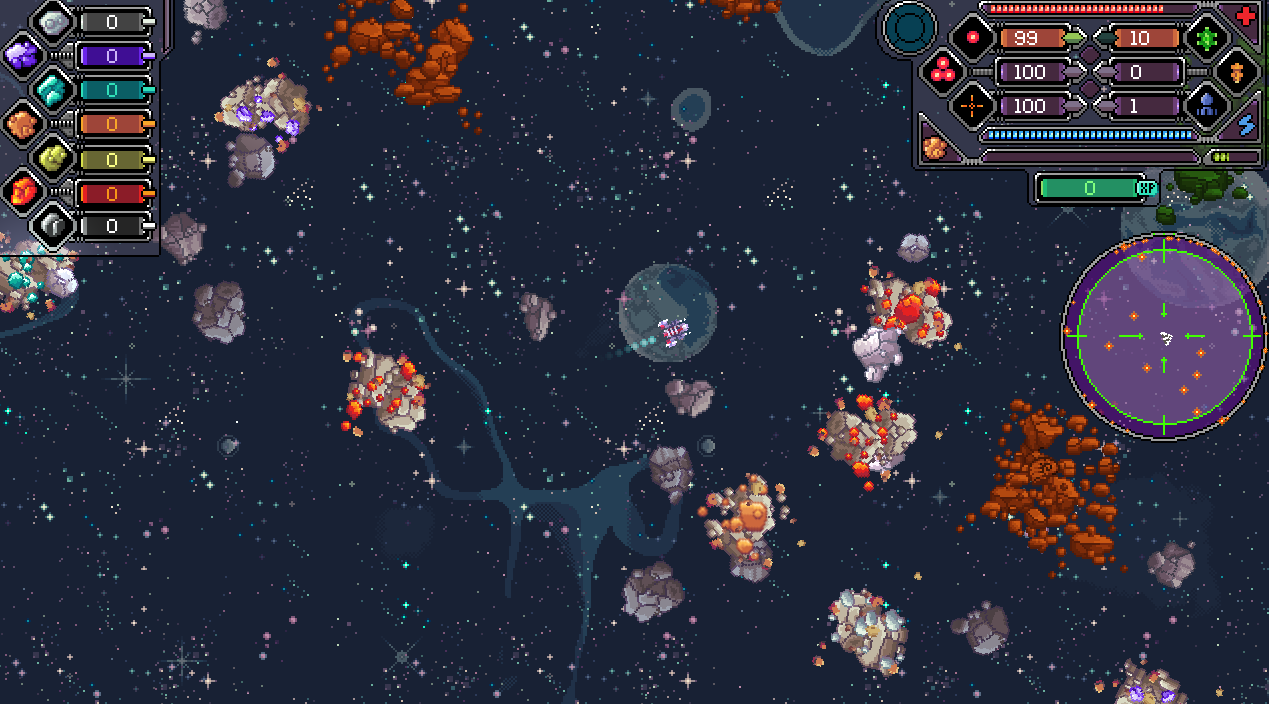1269x704 pixels.
Task: Activate the green spiked mine icon
Action: tap(1206, 38)
